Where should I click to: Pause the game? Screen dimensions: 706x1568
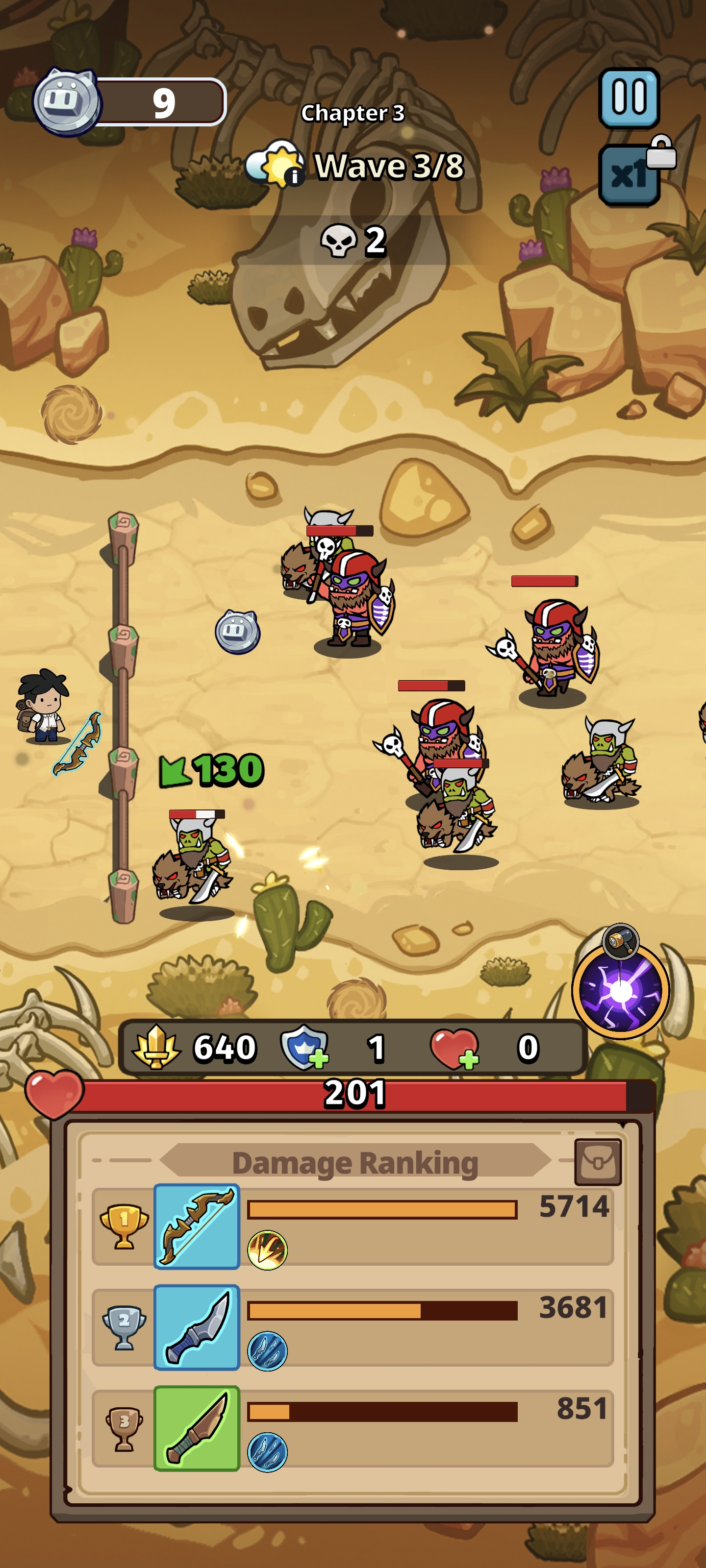629,98
